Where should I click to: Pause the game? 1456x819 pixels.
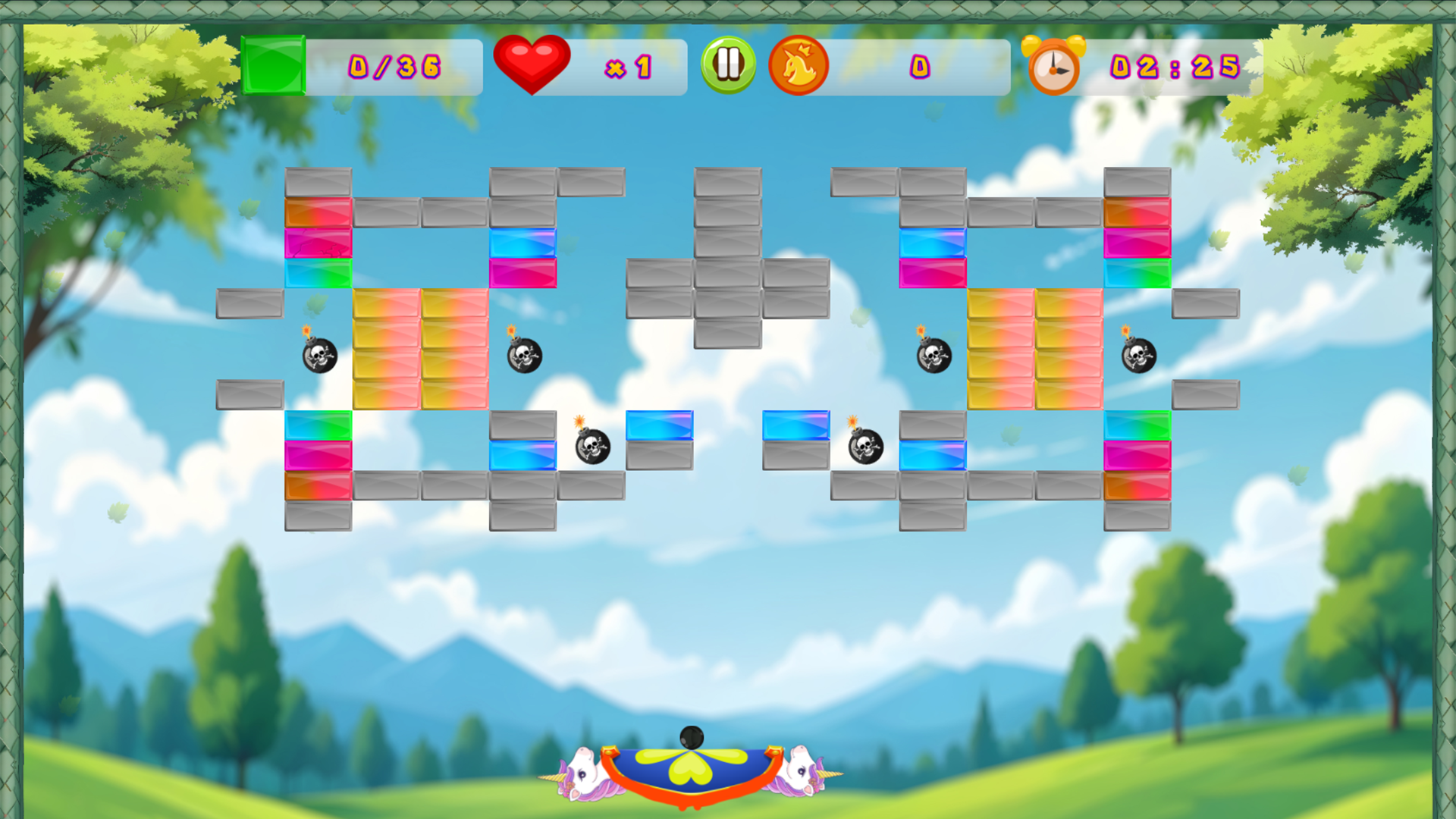coord(726,65)
